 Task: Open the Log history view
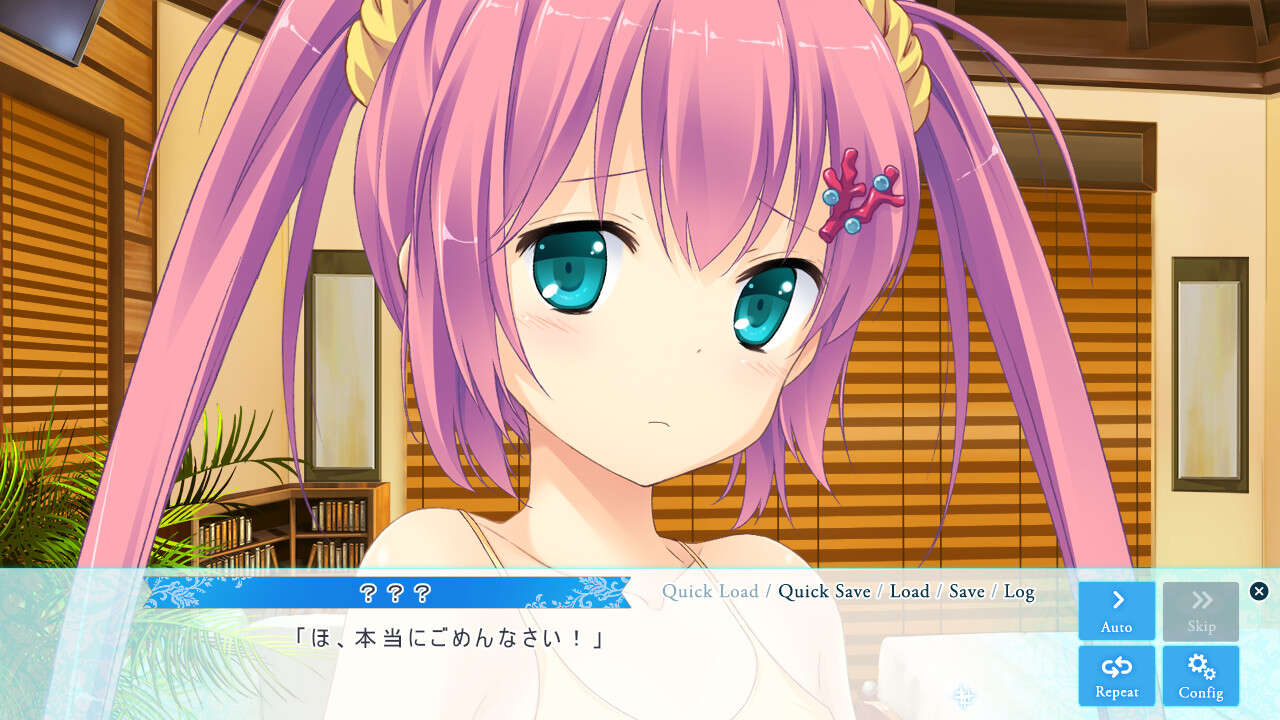point(1022,592)
